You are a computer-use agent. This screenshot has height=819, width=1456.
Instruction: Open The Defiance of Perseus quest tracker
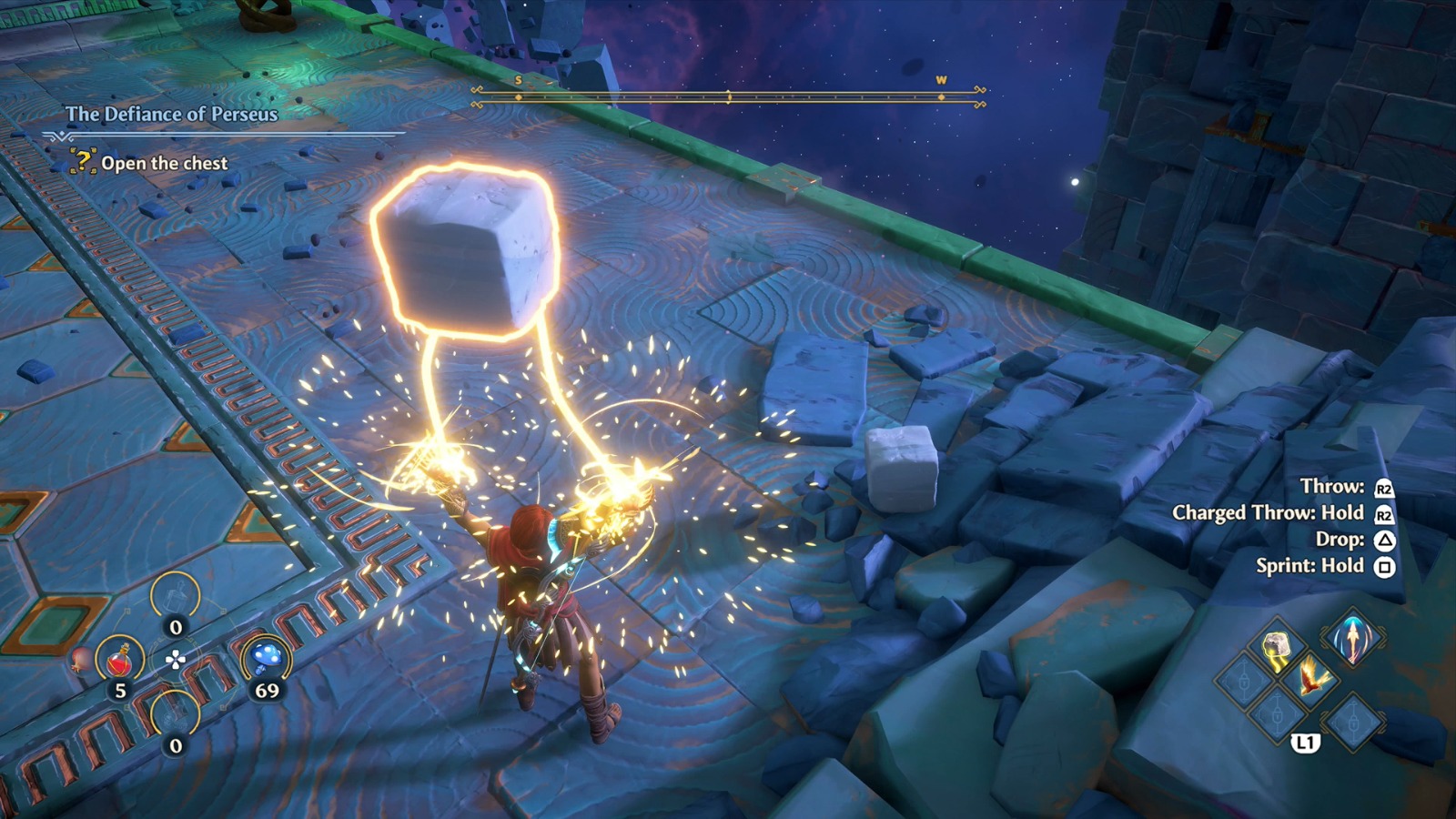click(x=171, y=114)
